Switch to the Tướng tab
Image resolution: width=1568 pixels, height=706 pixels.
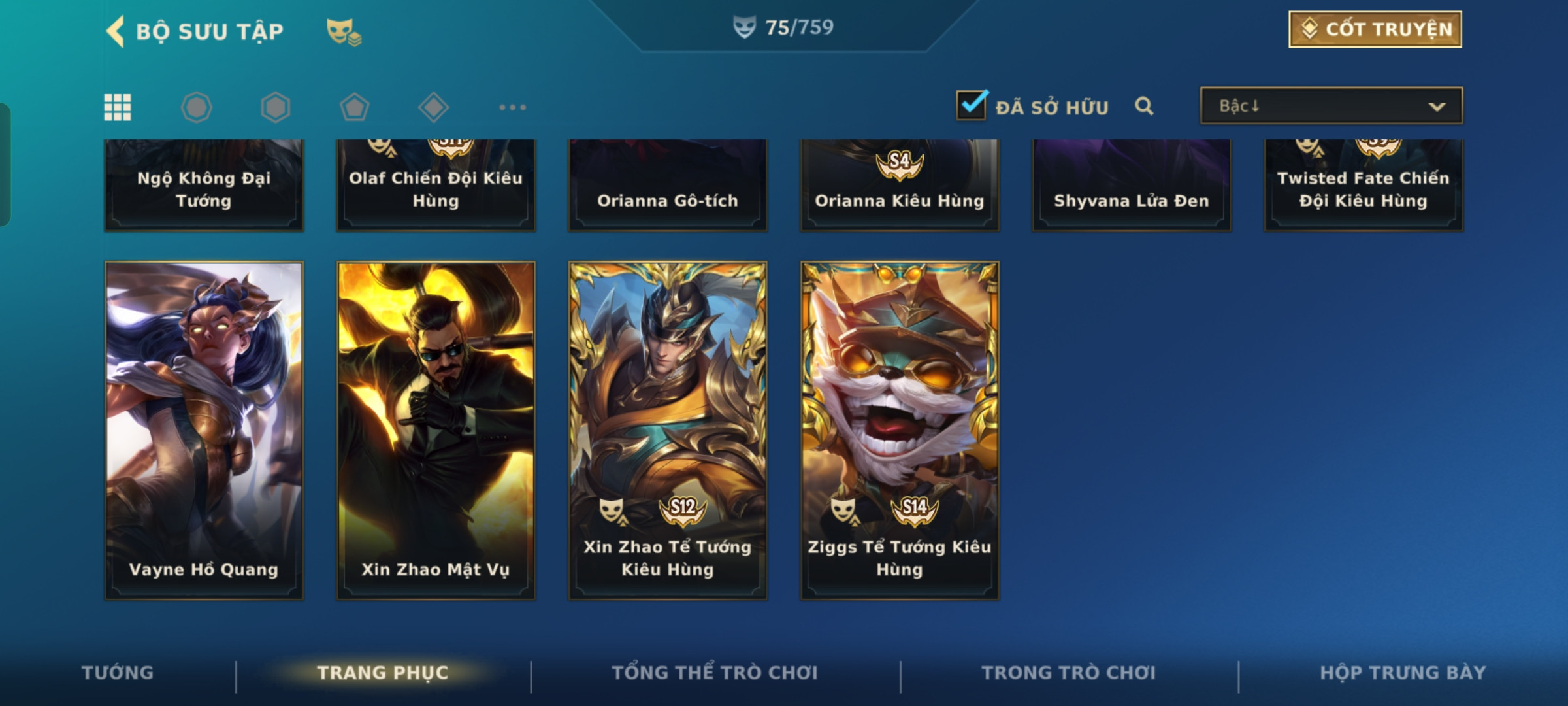[x=118, y=673]
